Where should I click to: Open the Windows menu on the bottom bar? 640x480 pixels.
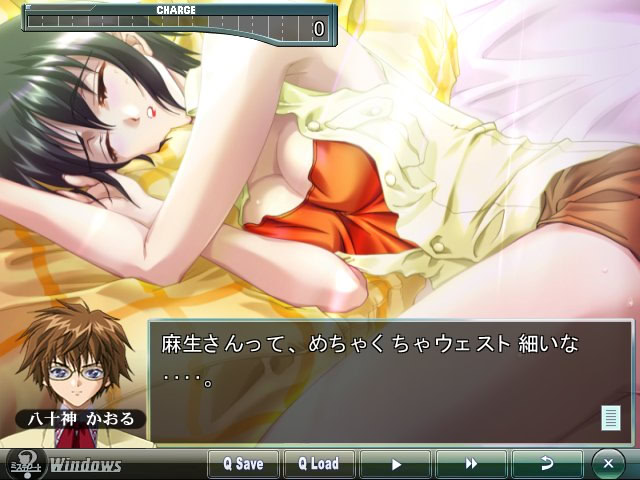pos(86,465)
